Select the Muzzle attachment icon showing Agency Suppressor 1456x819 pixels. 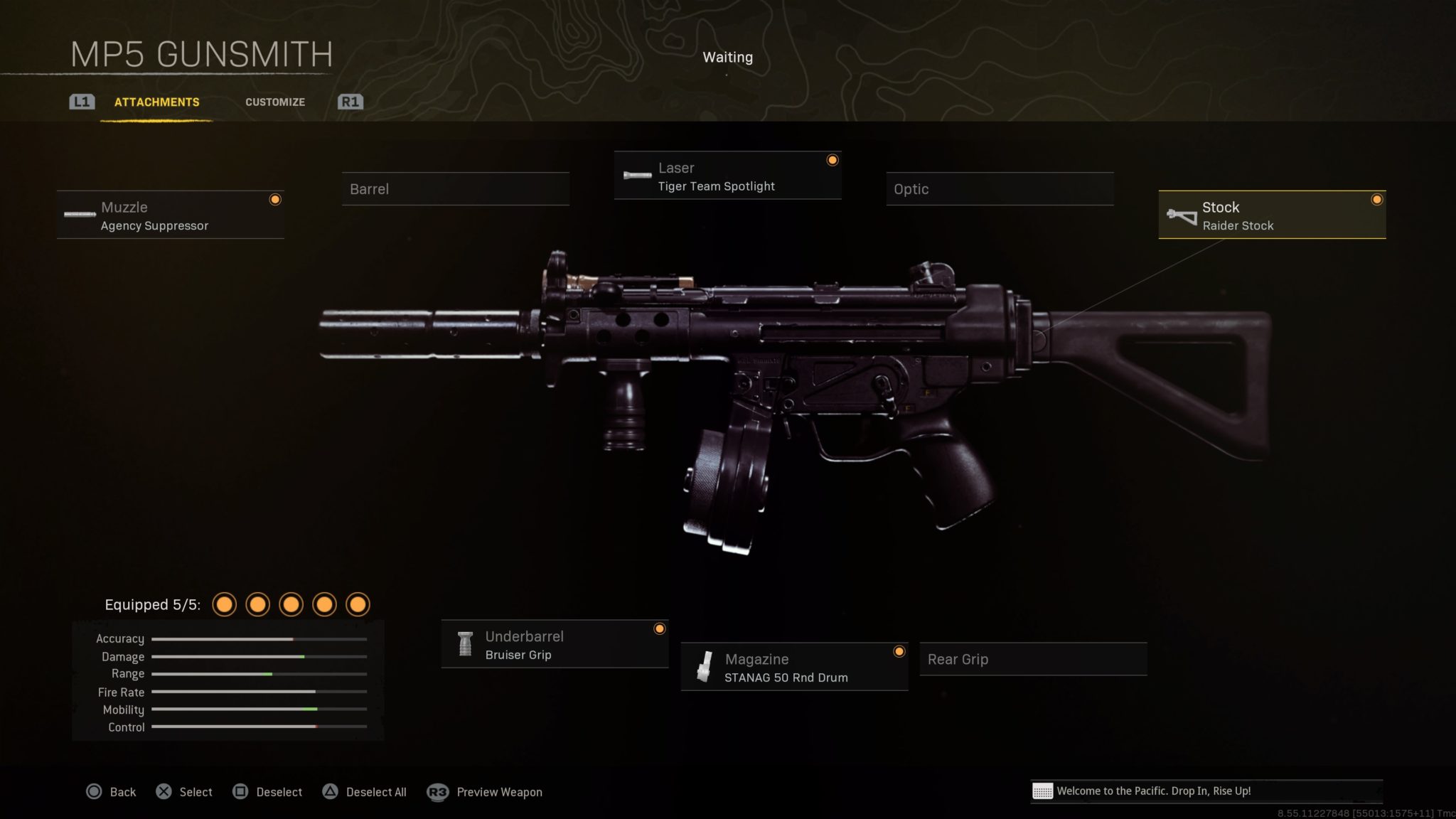pyautogui.click(x=78, y=215)
